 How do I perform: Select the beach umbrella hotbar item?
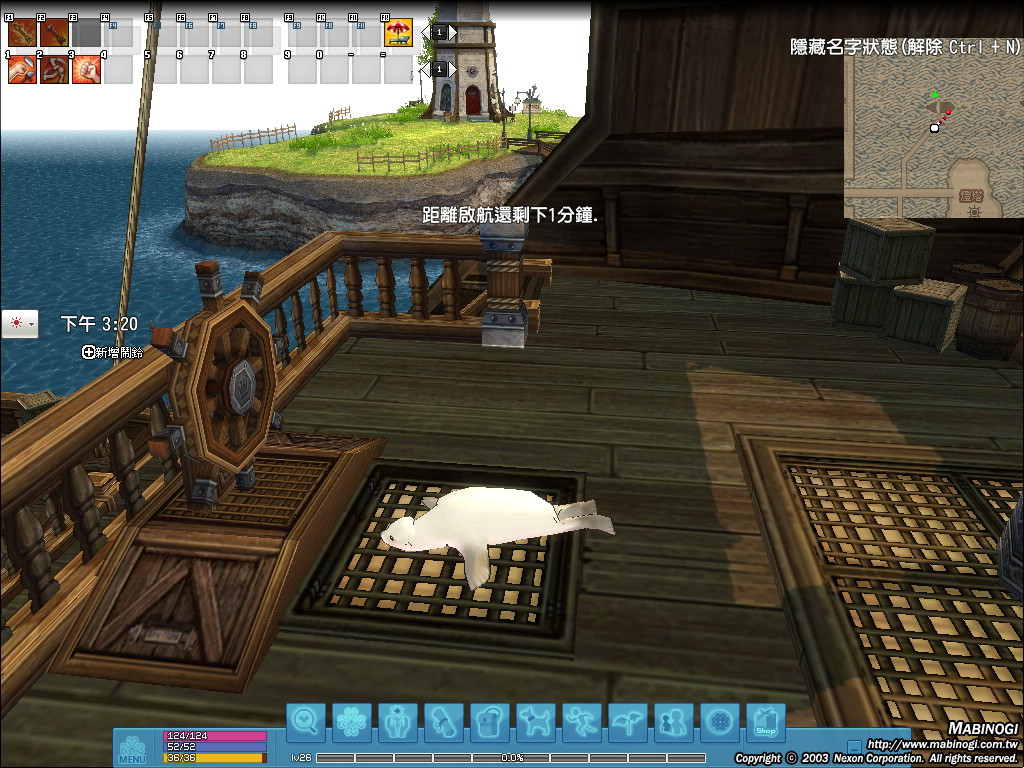pos(399,33)
